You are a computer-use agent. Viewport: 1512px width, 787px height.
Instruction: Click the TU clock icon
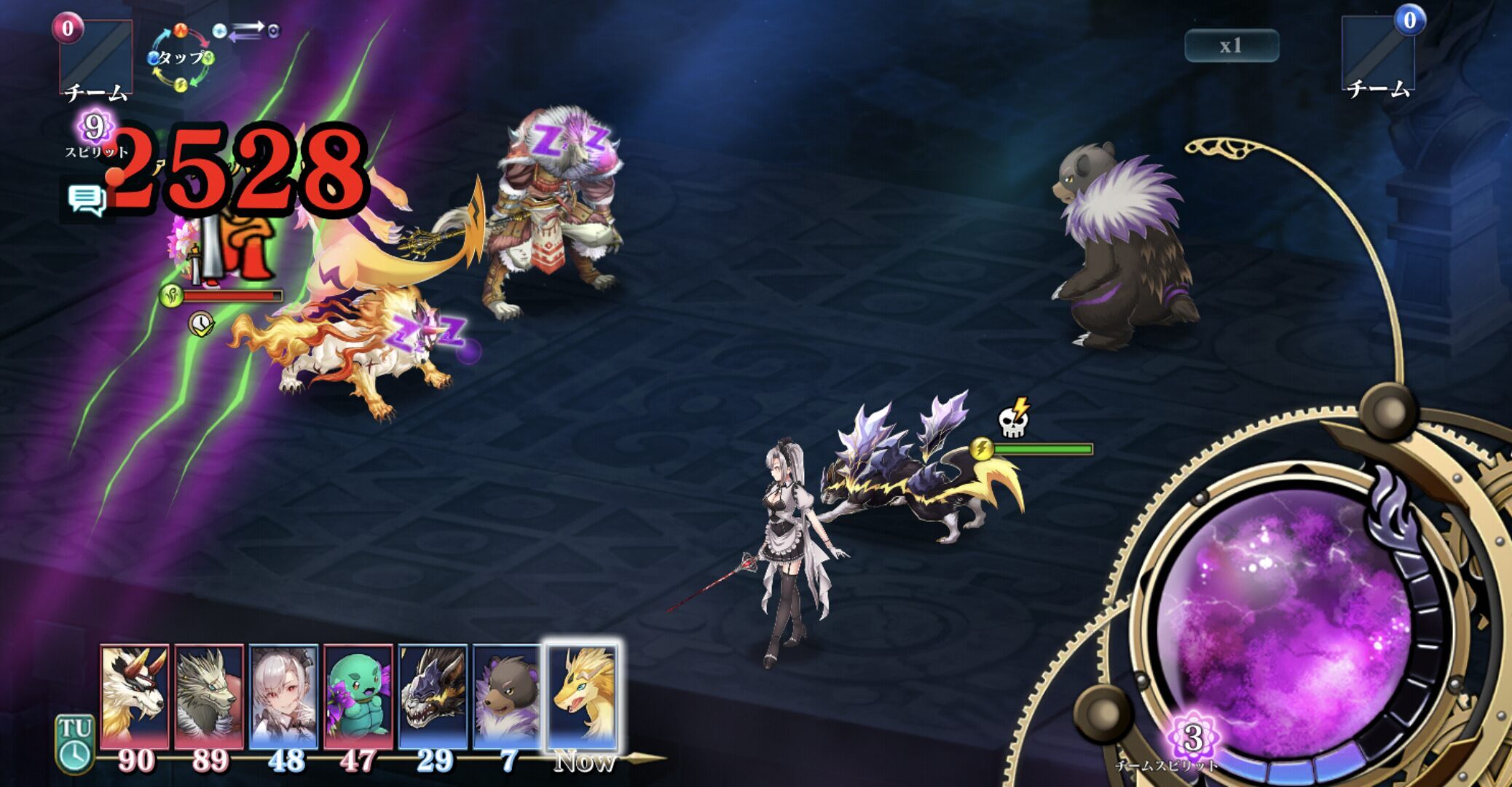click(x=75, y=743)
